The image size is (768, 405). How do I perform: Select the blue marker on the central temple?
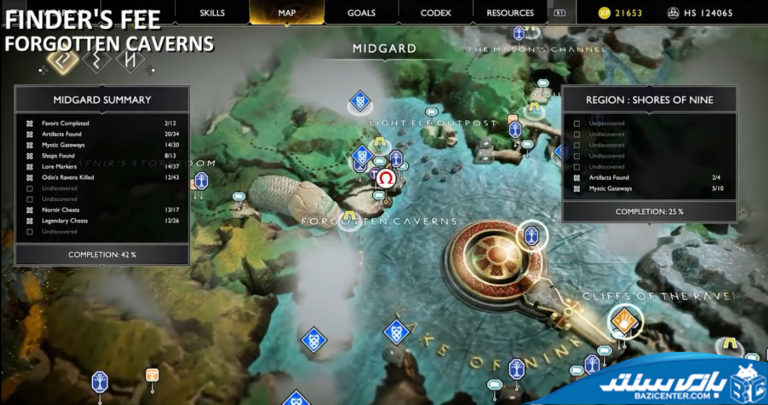[532, 236]
